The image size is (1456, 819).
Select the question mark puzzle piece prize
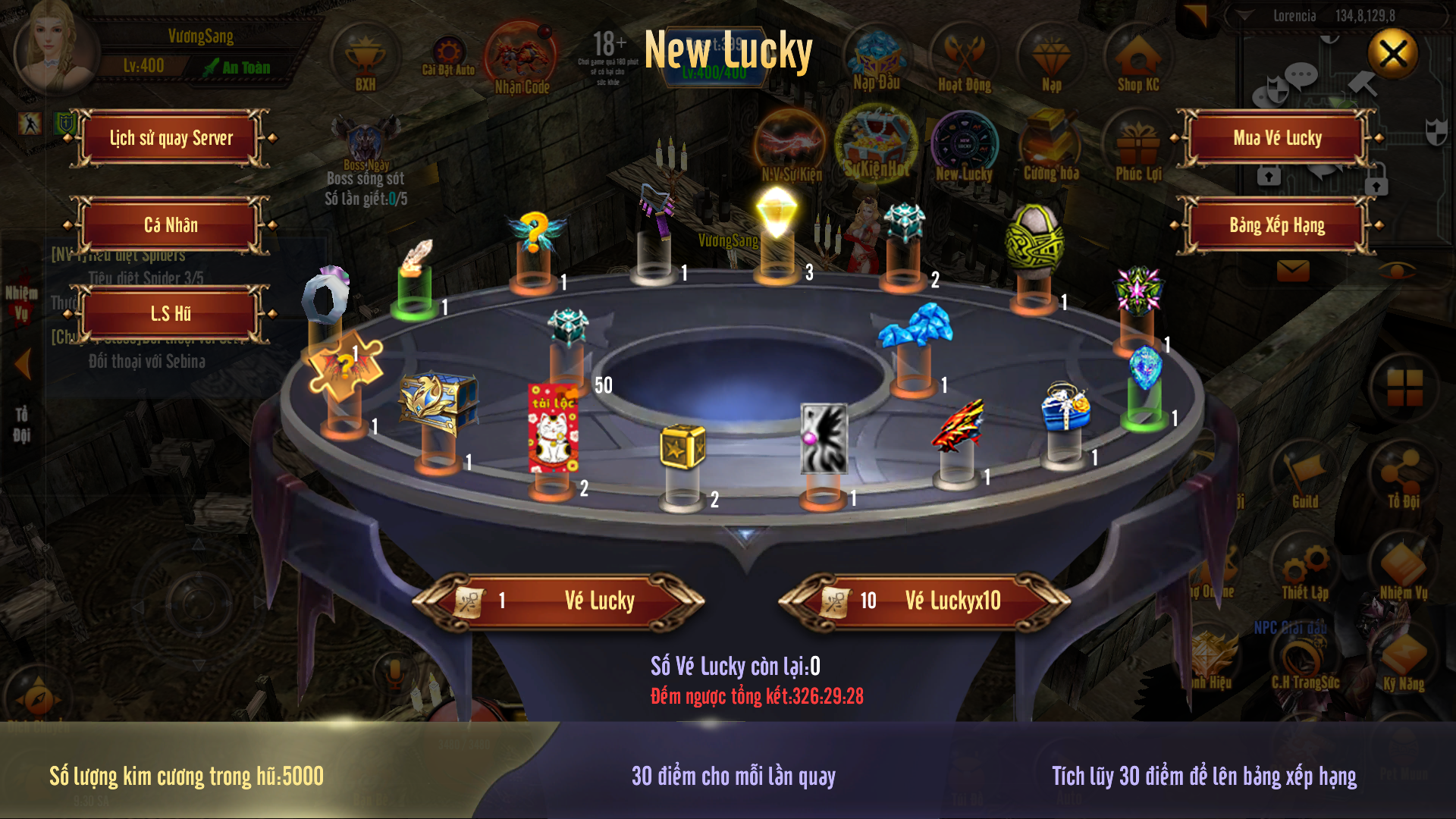pyautogui.click(x=345, y=369)
